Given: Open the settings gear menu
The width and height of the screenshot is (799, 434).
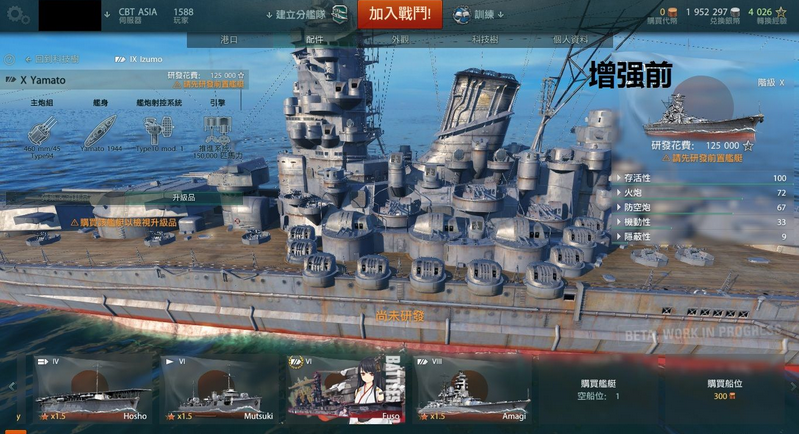Looking at the screenshot, I should click(18, 15).
